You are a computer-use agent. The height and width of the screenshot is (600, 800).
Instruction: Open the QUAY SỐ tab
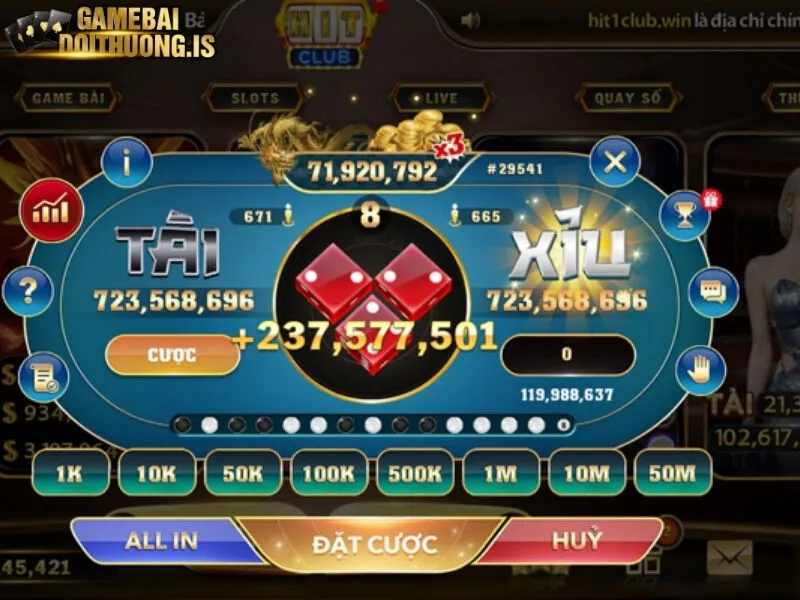(628, 98)
